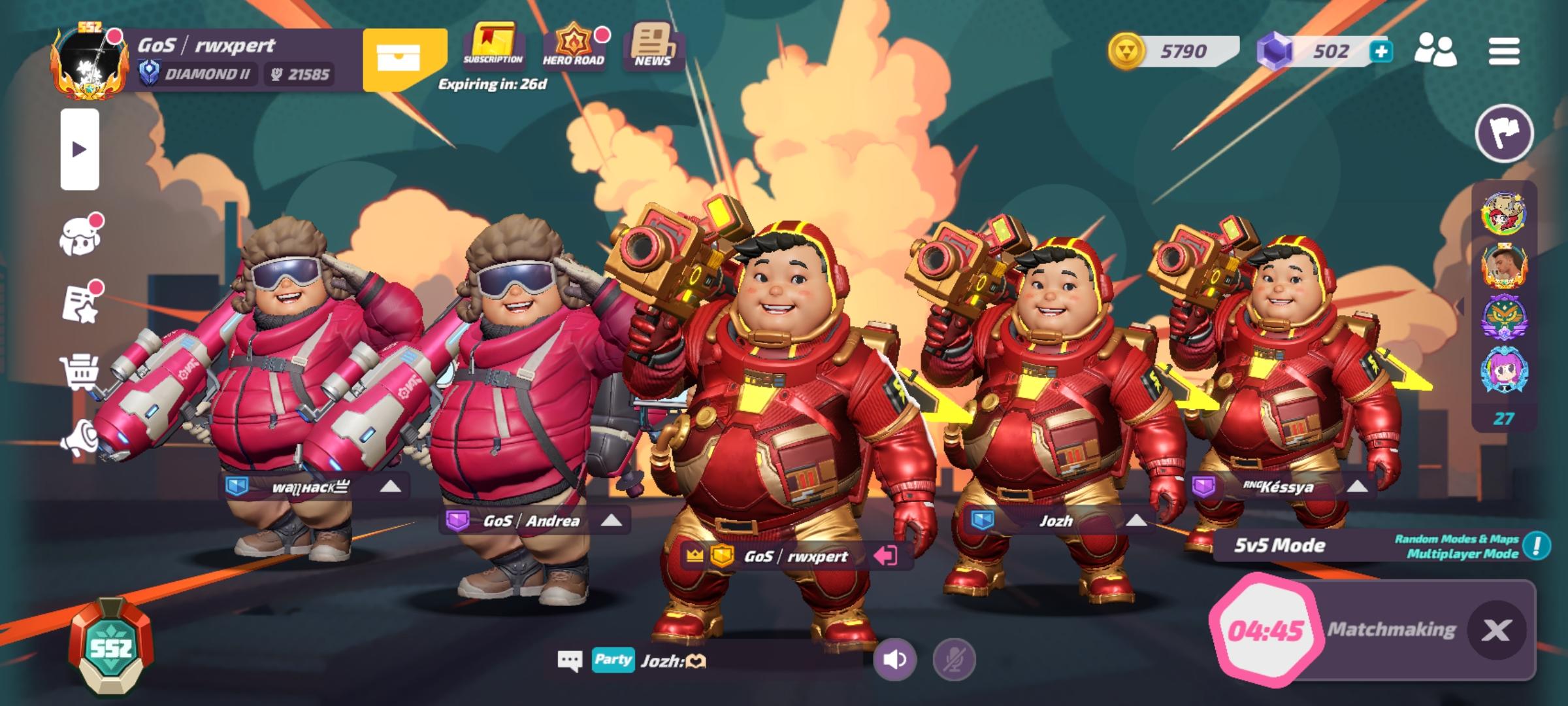Expand the left side panel arrow
Image resolution: width=1568 pixels, height=706 pixels.
click(x=80, y=149)
